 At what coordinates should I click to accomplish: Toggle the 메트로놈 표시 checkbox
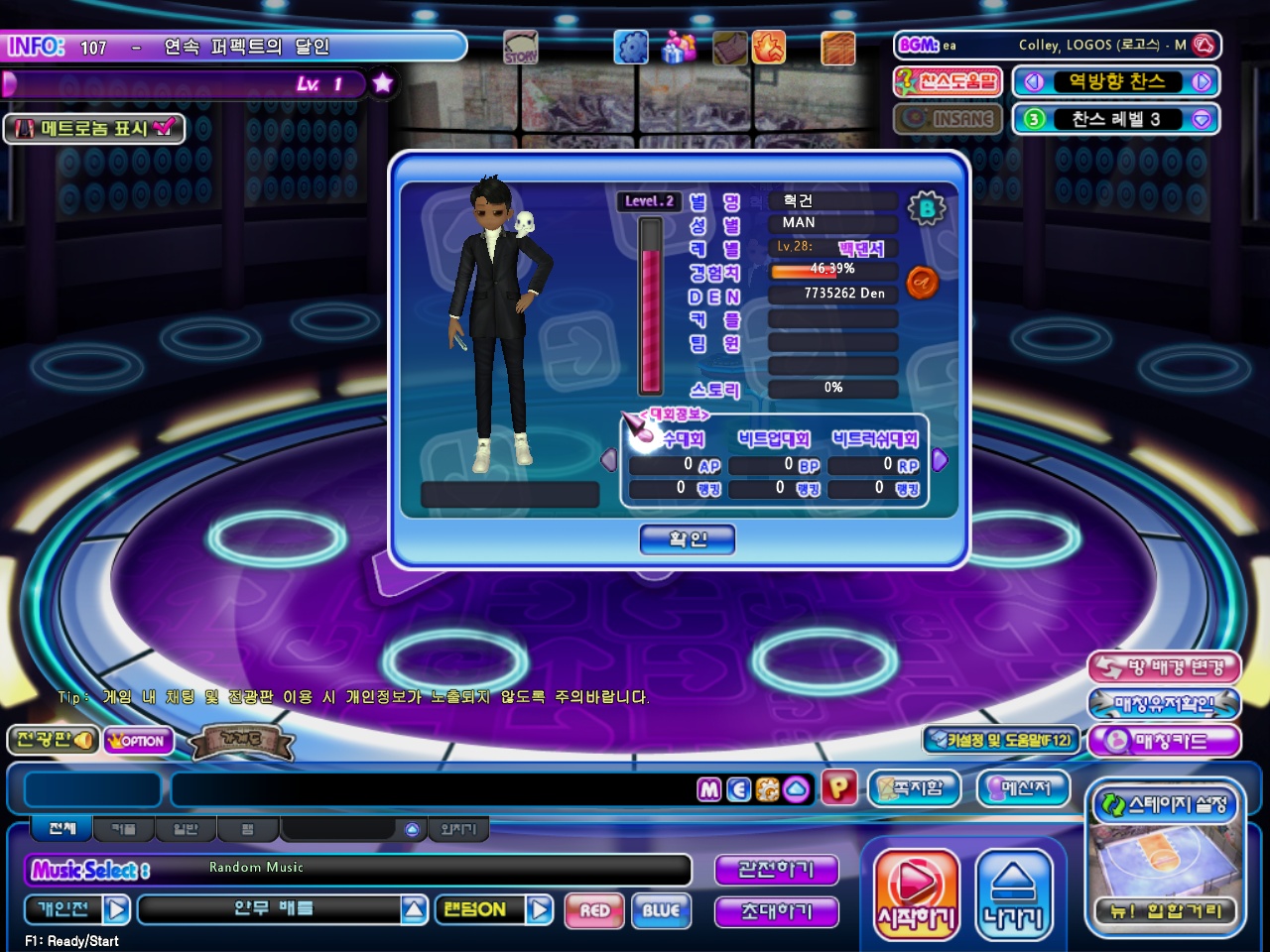[164, 128]
